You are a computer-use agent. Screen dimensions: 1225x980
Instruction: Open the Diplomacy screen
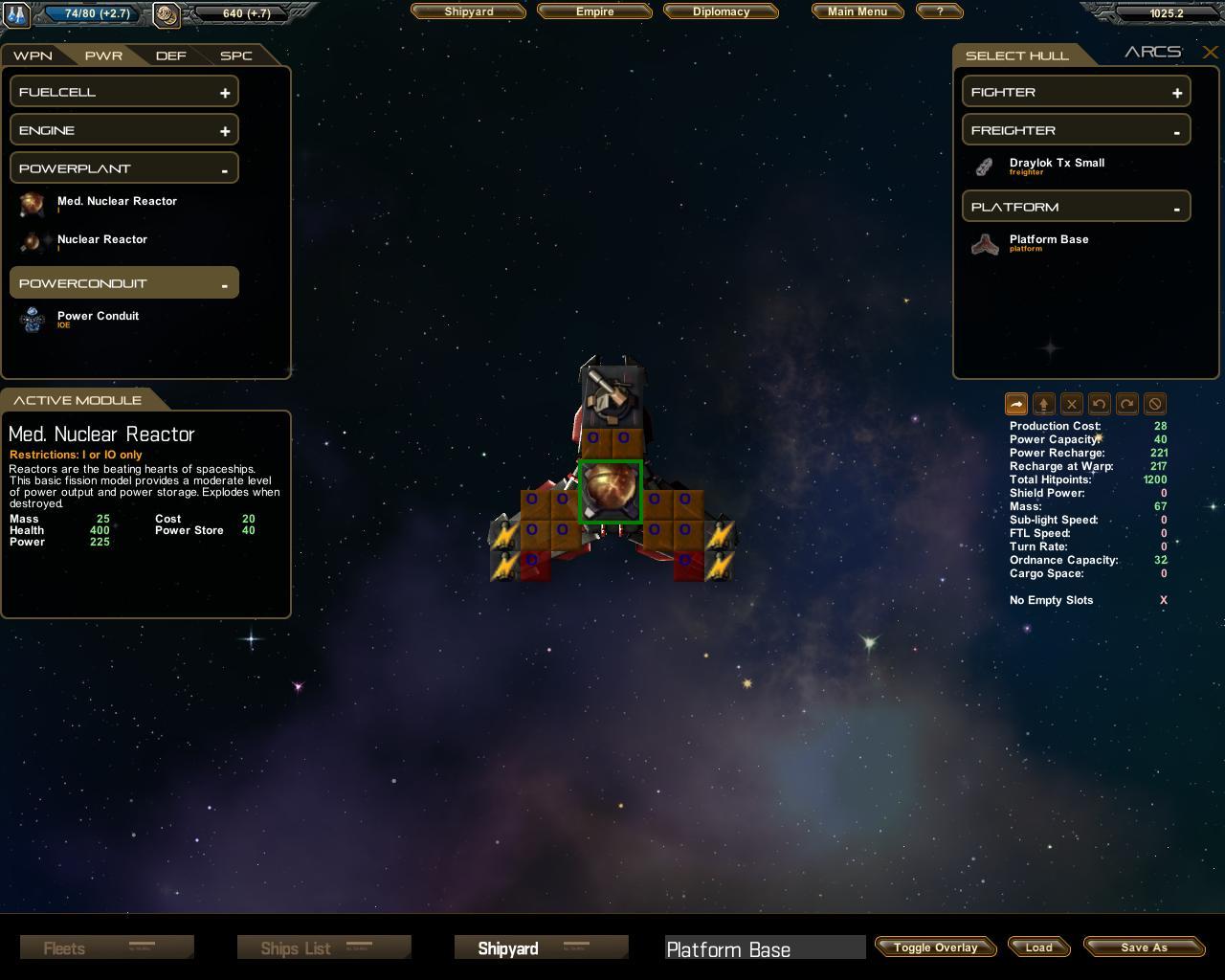click(721, 11)
